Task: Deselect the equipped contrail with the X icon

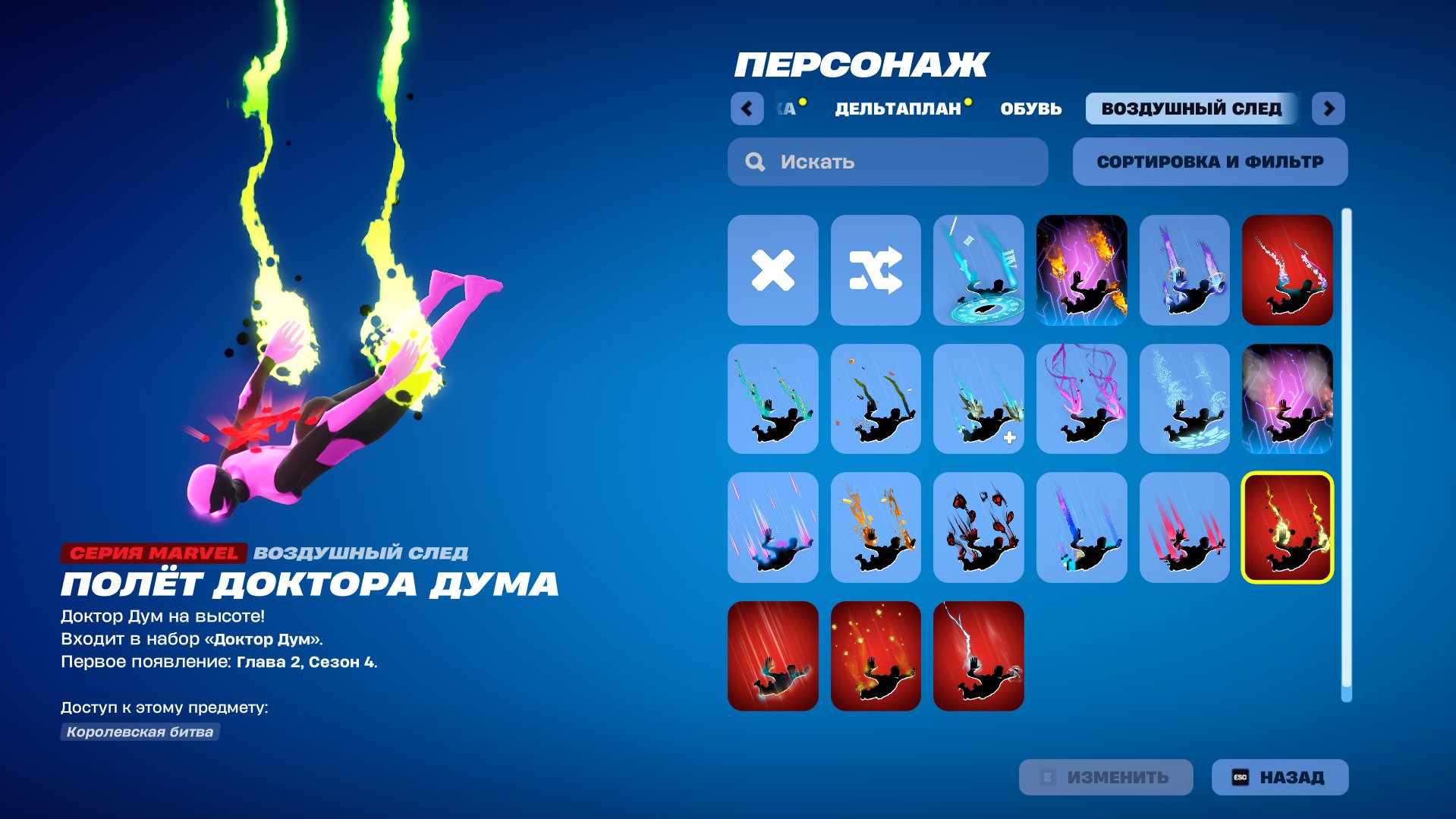Action: [772, 269]
